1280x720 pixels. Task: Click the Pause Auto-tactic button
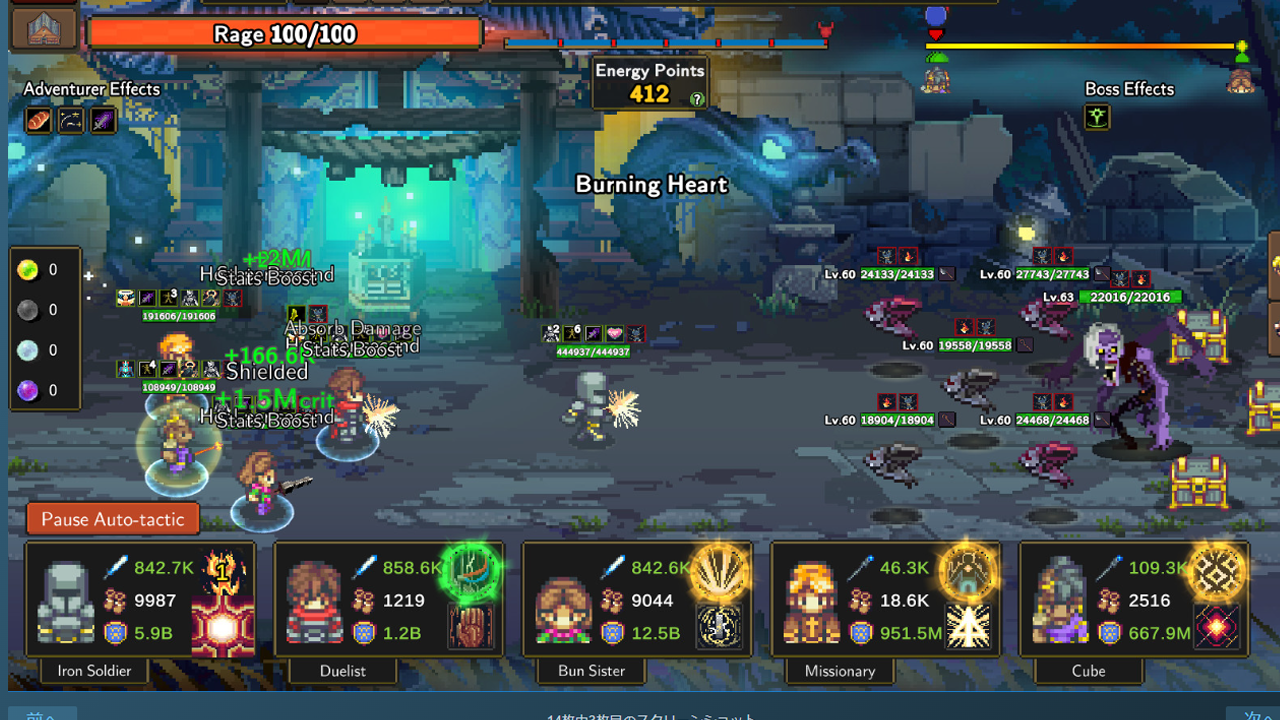tap(112, 519)
